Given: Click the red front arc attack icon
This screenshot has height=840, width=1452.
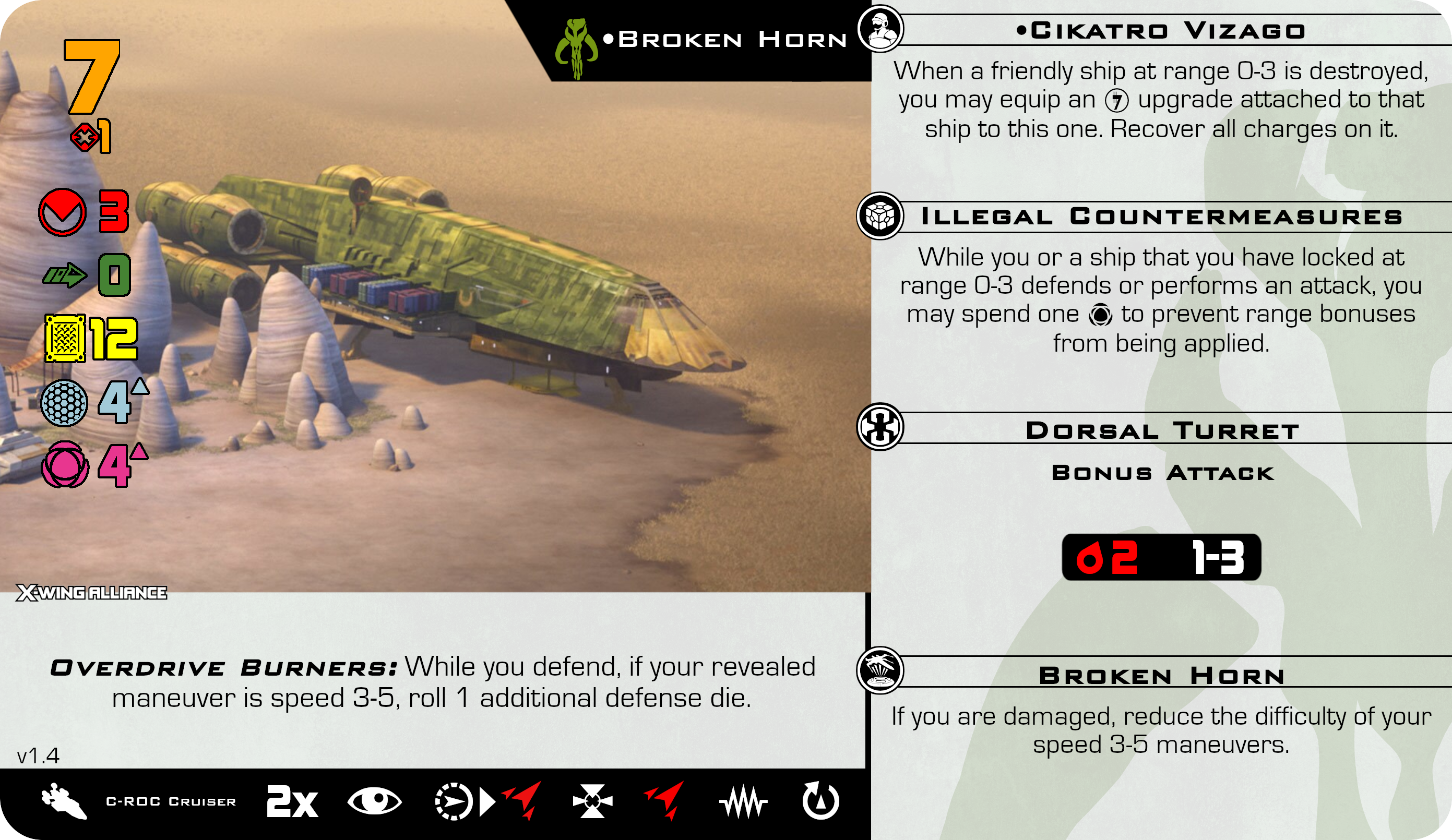Looking at the screenshot, I should point(62,212).
